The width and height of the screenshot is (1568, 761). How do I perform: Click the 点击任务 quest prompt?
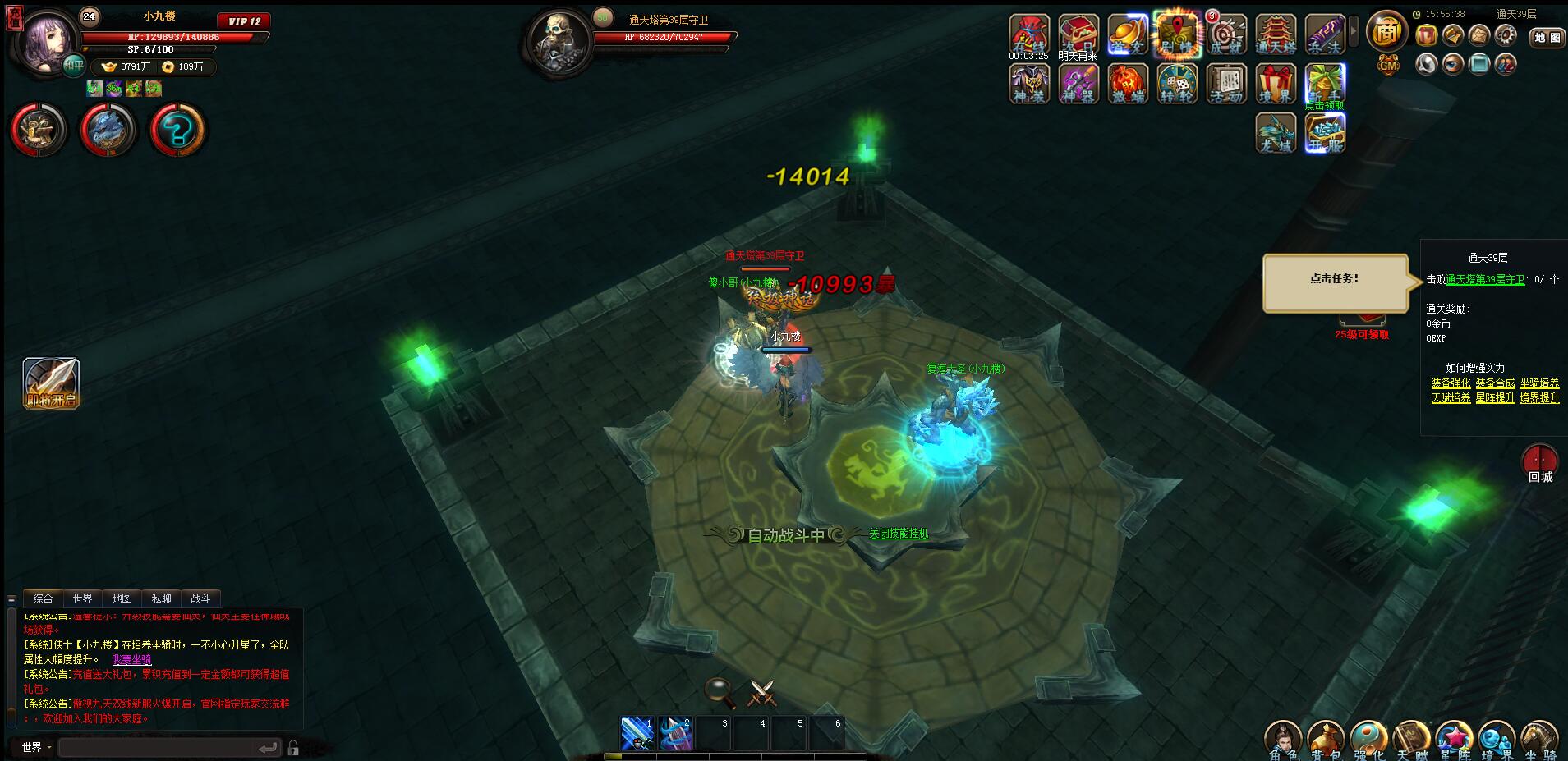(x=1335, y=280)
